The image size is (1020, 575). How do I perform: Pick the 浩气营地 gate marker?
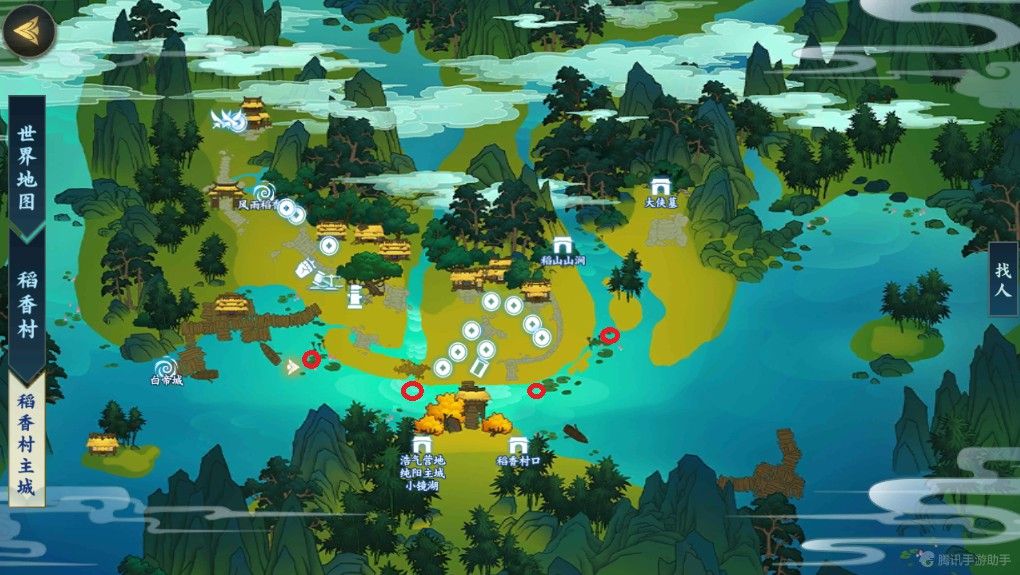click(x=422, y=446)
